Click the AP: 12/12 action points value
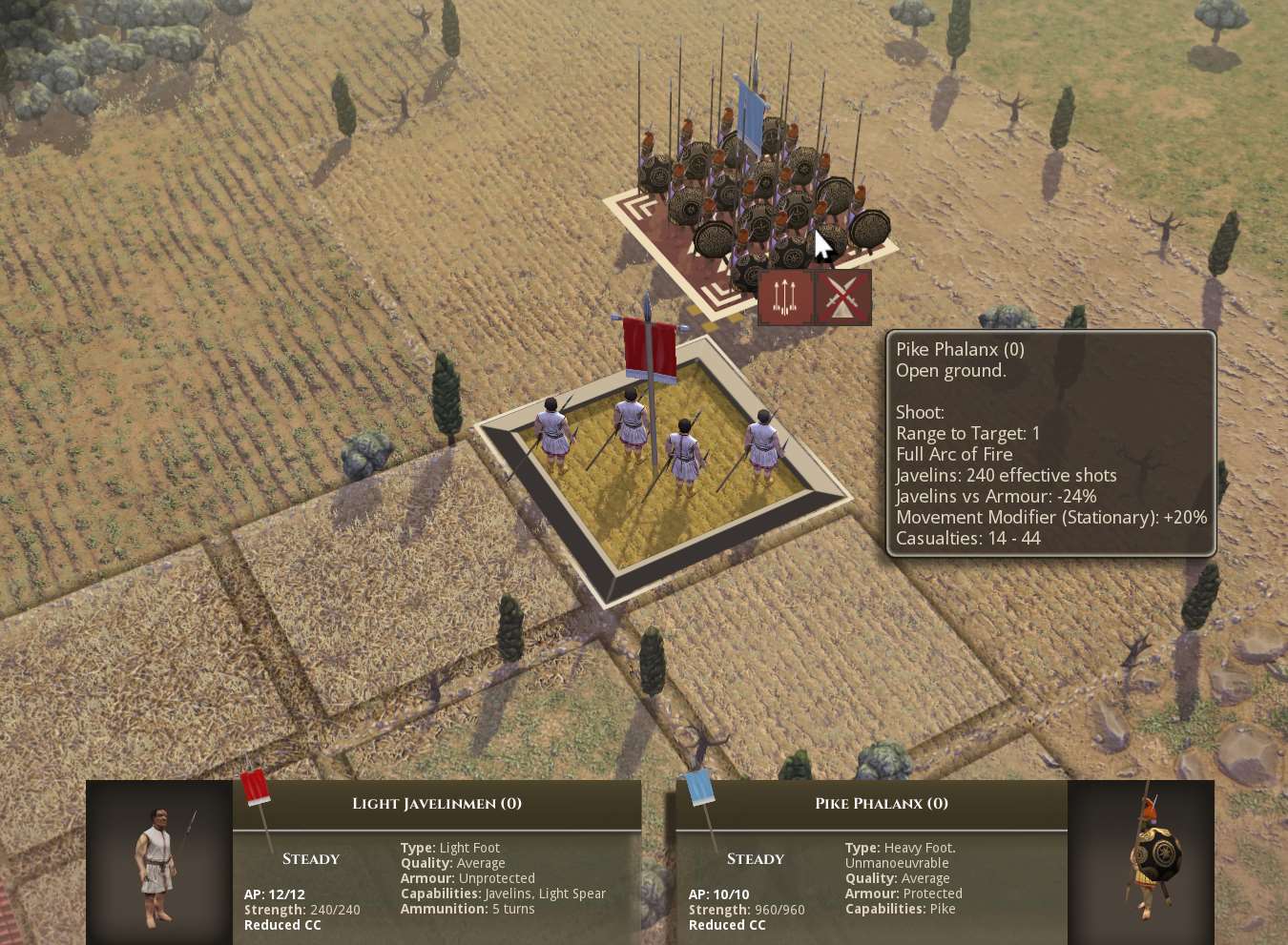1288x945 pixels. pos(274,894)
